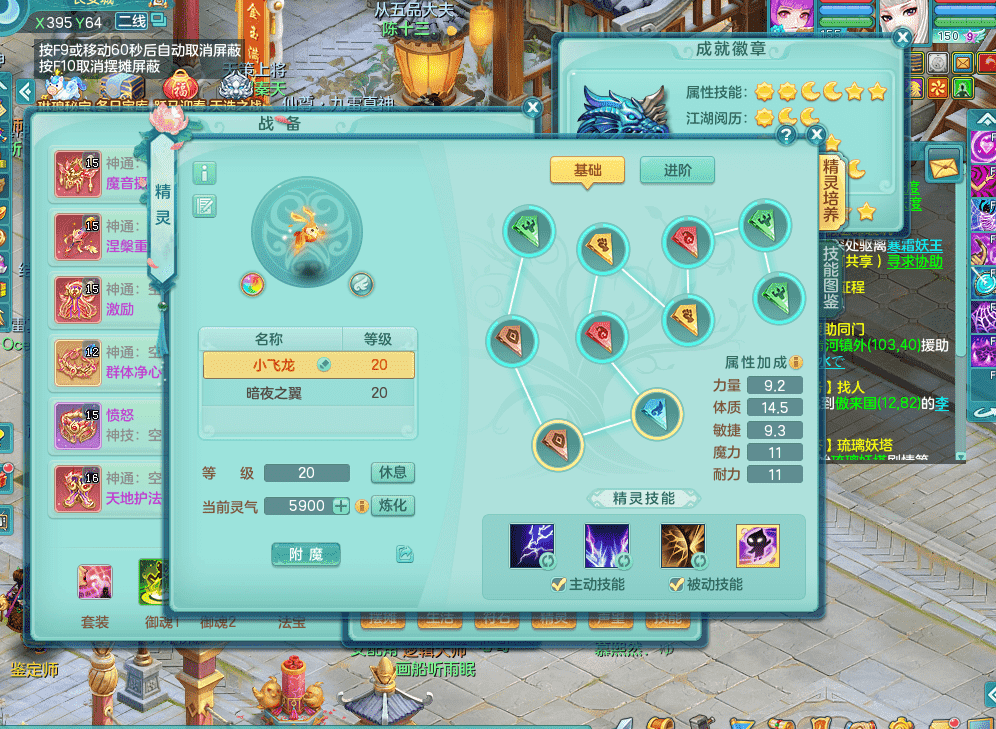
Task: Select the 暗夜之翼 spirit row
Action: (308, 393)
